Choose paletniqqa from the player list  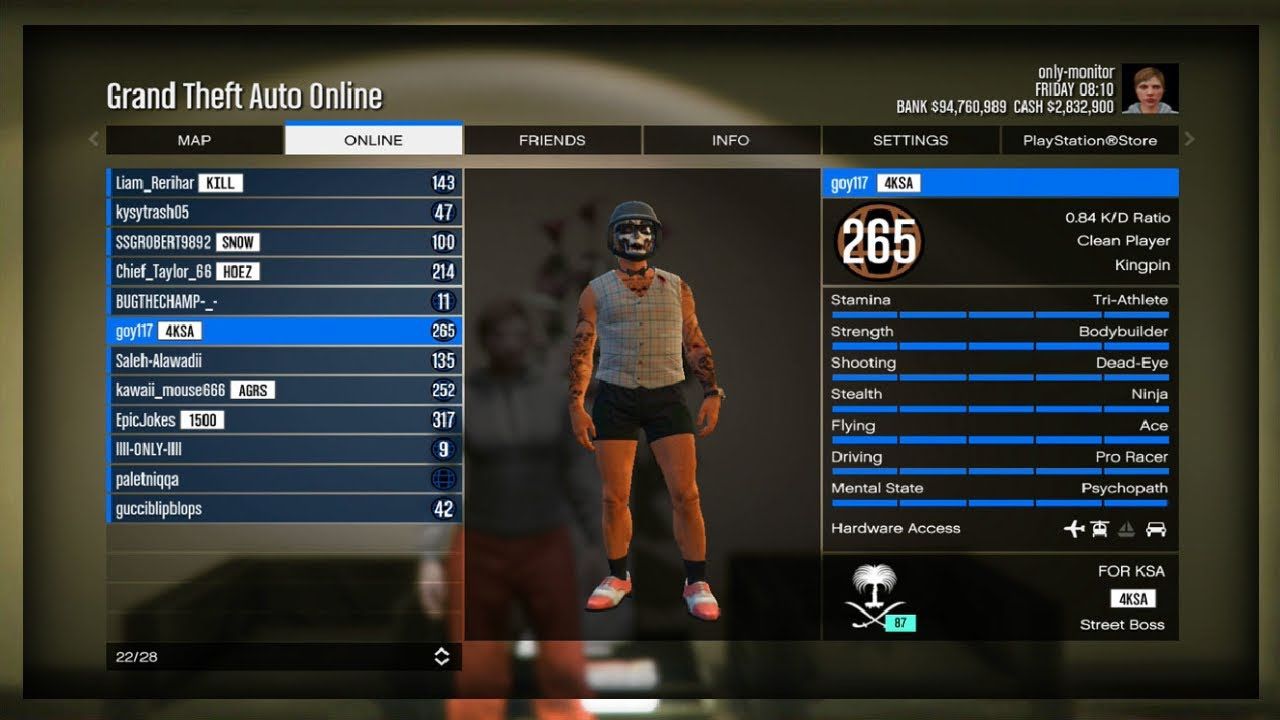284,479
